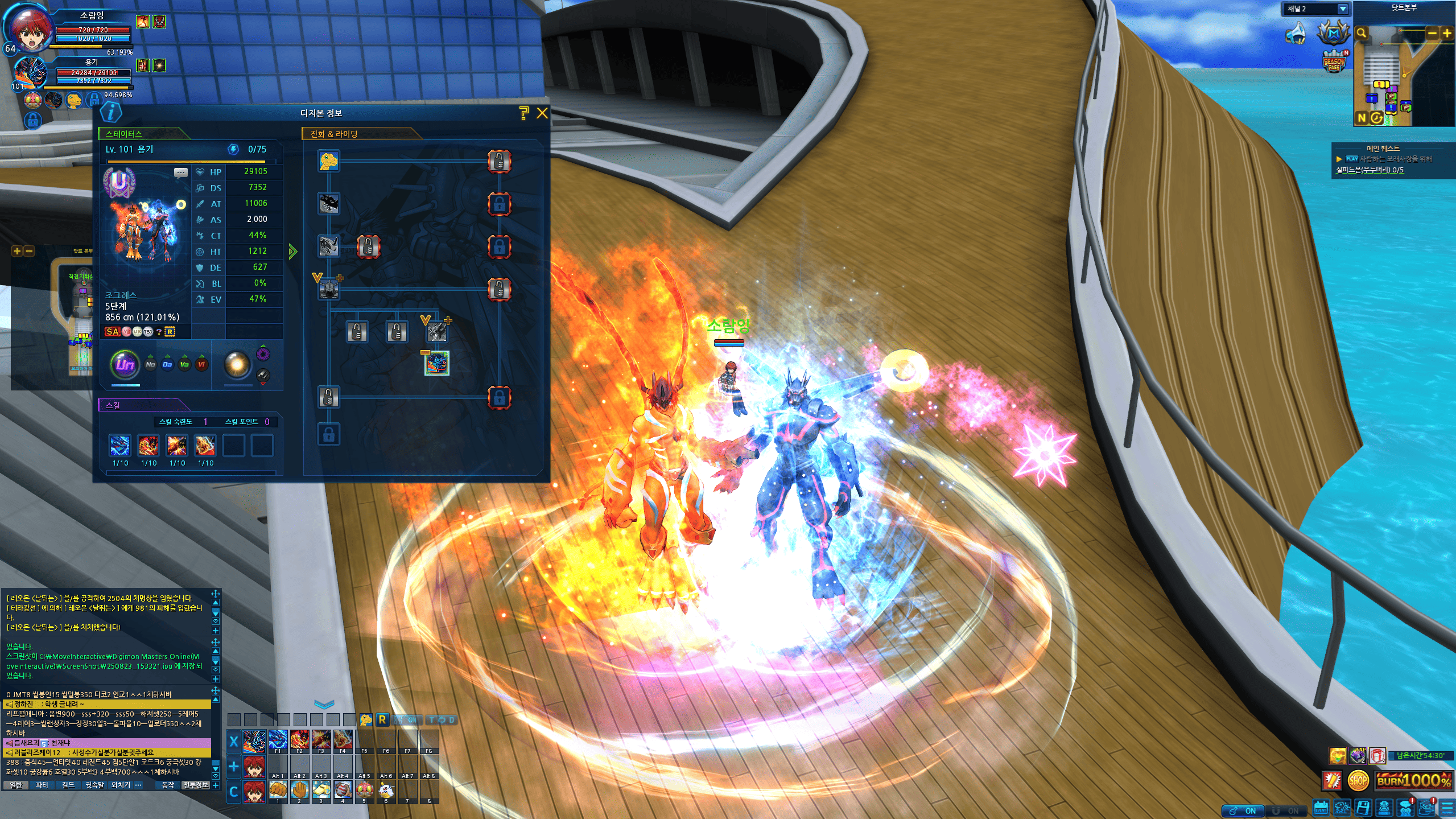Switch chat to the 길드 tab
Image resolution: width=1456 pixels, height=819 pixels.
tap(68, 785)
